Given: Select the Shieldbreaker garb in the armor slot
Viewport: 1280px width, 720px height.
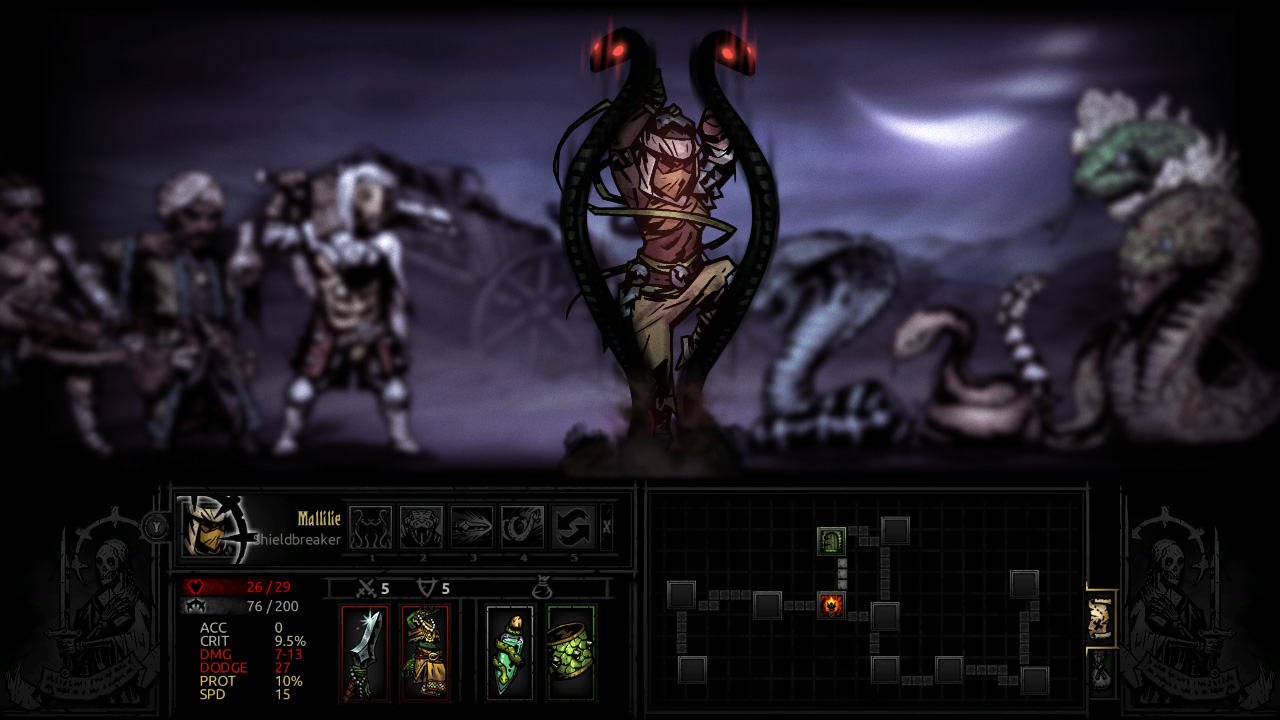Looking at the screenshot, I should 424,652.
